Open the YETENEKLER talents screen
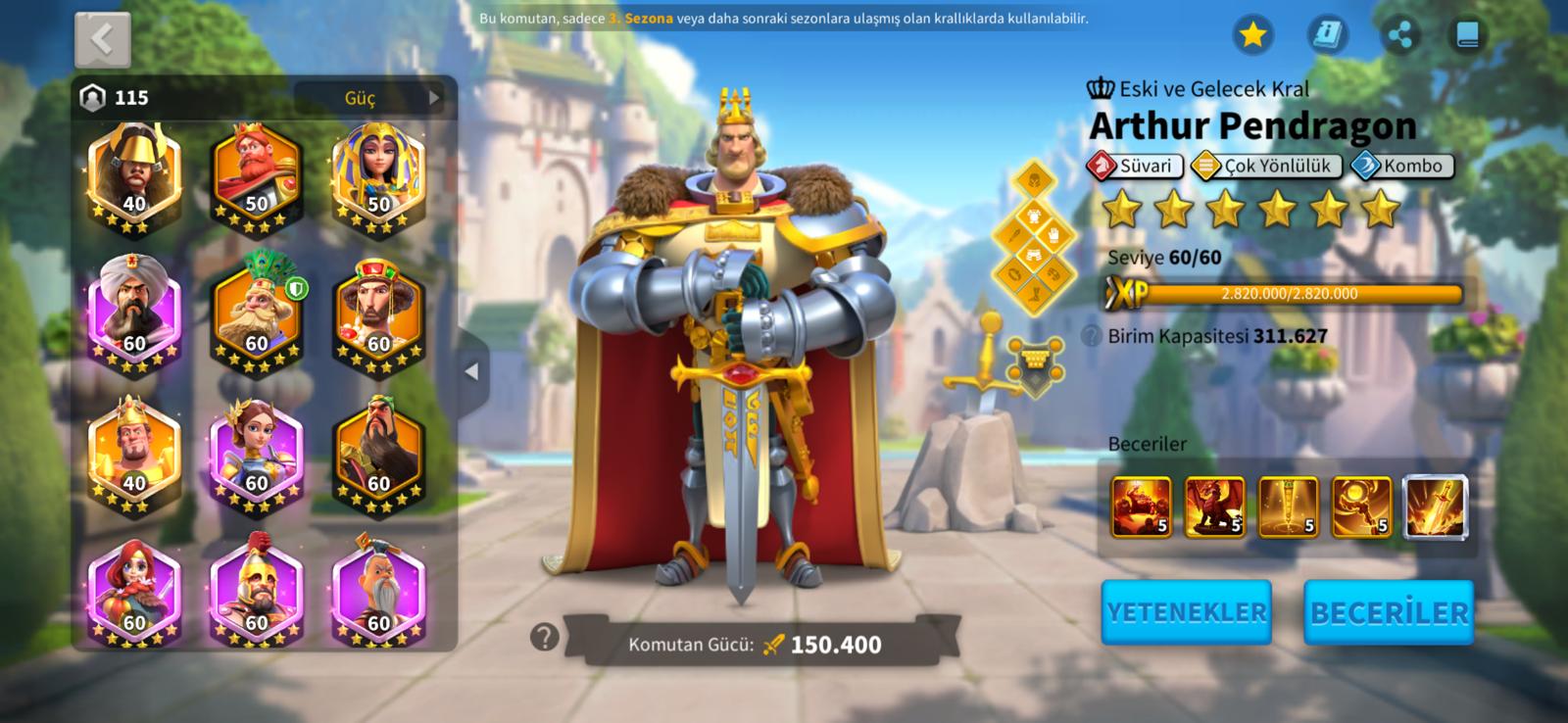This screenshot has width=1568, height=723. 1186,612
